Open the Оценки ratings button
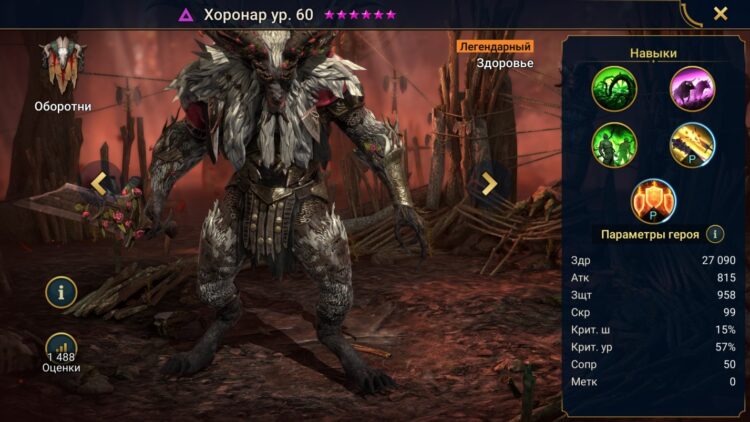 (x=61, y=352)
